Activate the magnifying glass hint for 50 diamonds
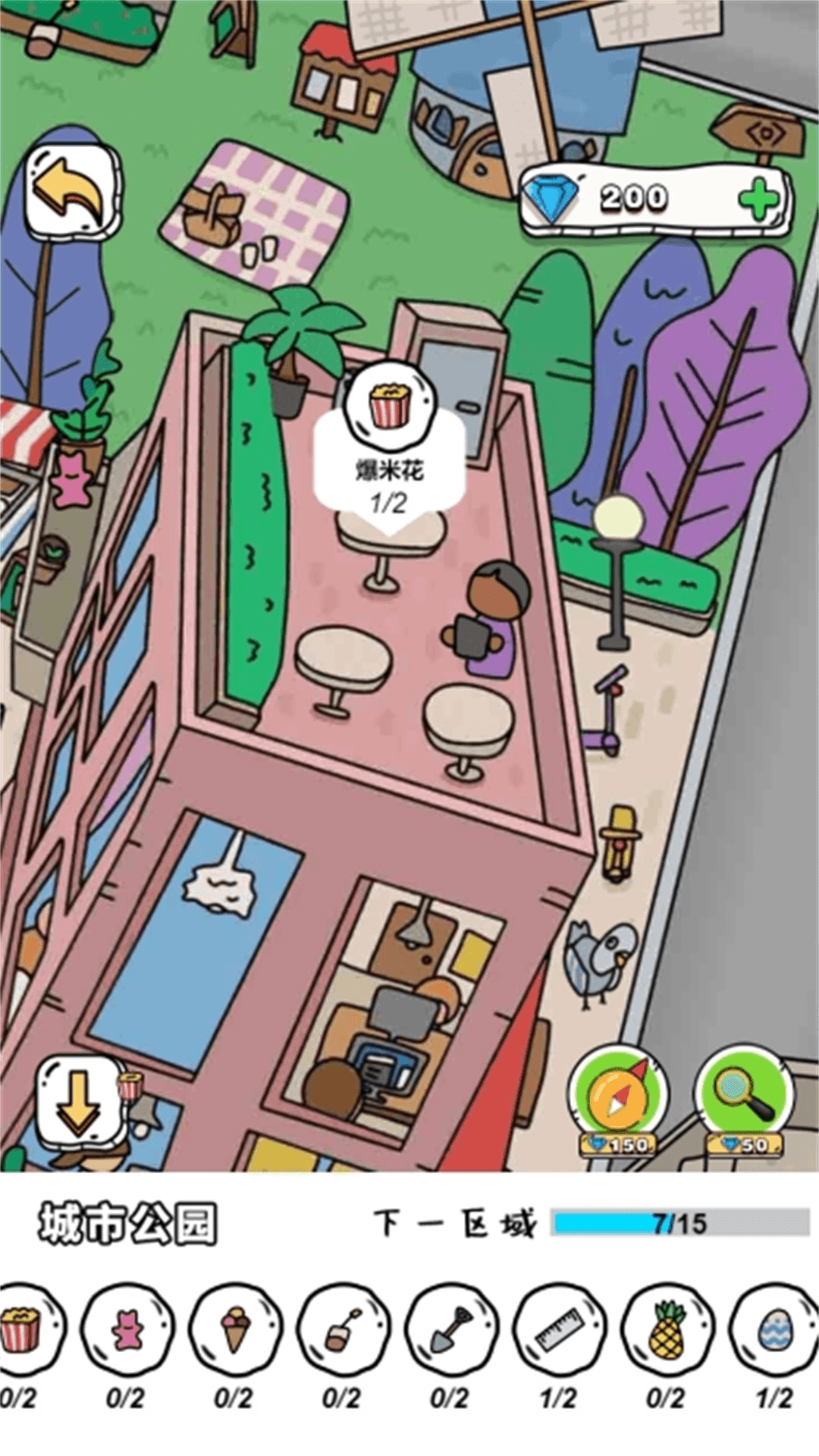819x1456 pixels. (744, 1097)
